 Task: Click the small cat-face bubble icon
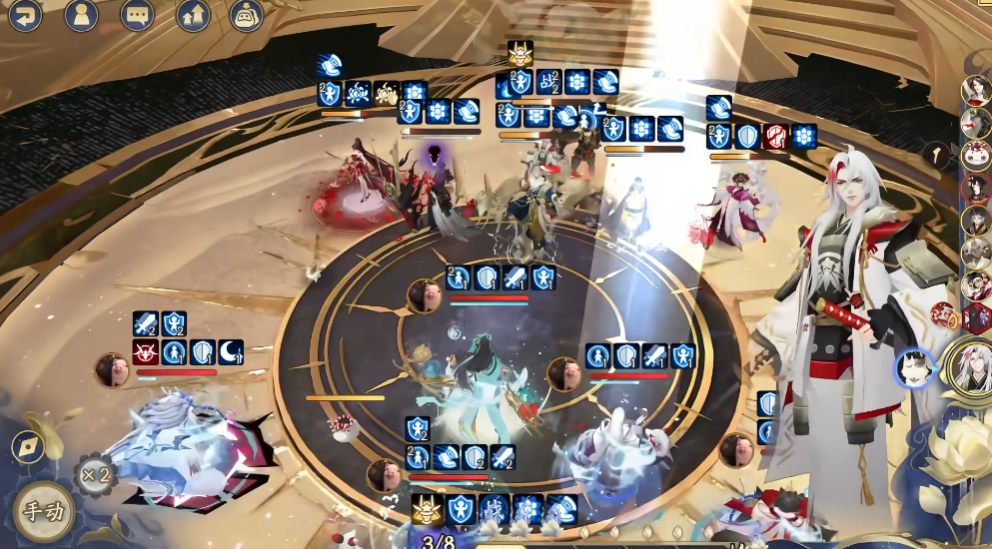point(914,367)
